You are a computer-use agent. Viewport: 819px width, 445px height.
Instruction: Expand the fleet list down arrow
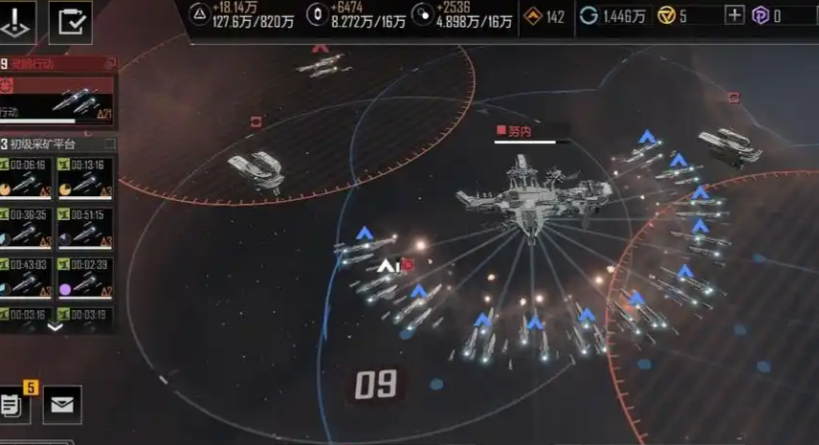click(x=56, y=326)
